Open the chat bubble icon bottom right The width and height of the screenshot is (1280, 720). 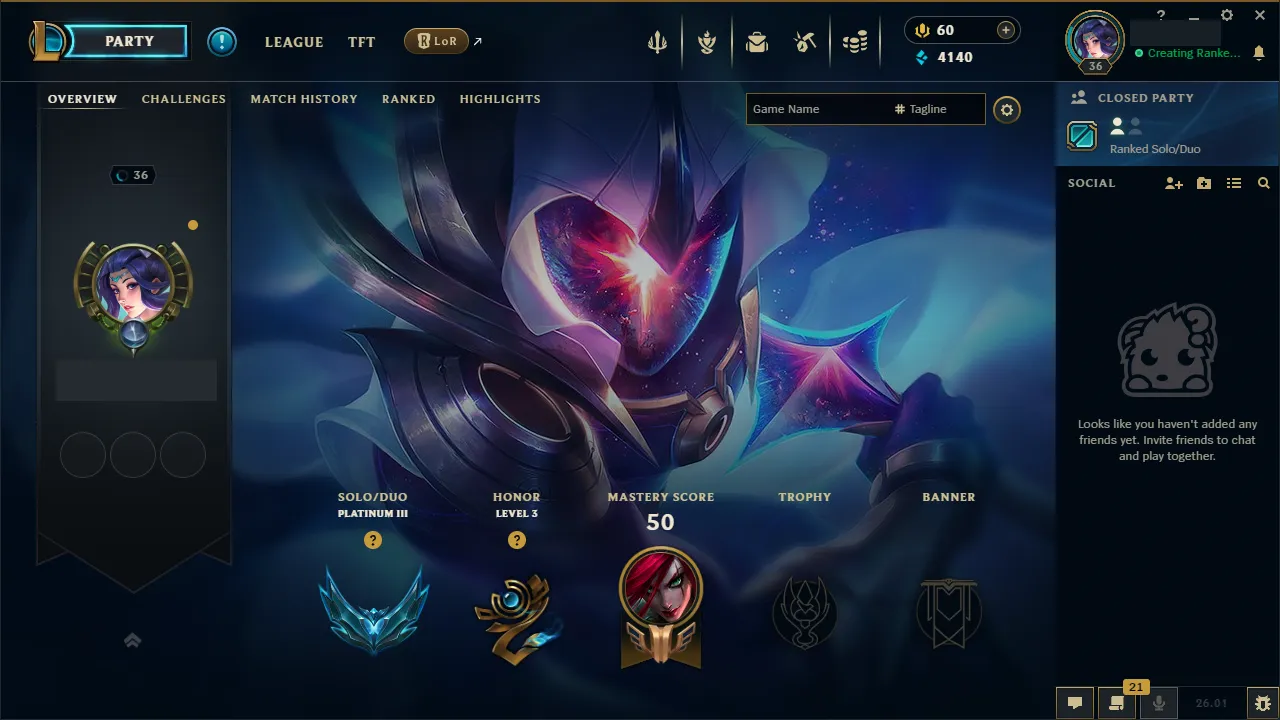pos(1074,702)
